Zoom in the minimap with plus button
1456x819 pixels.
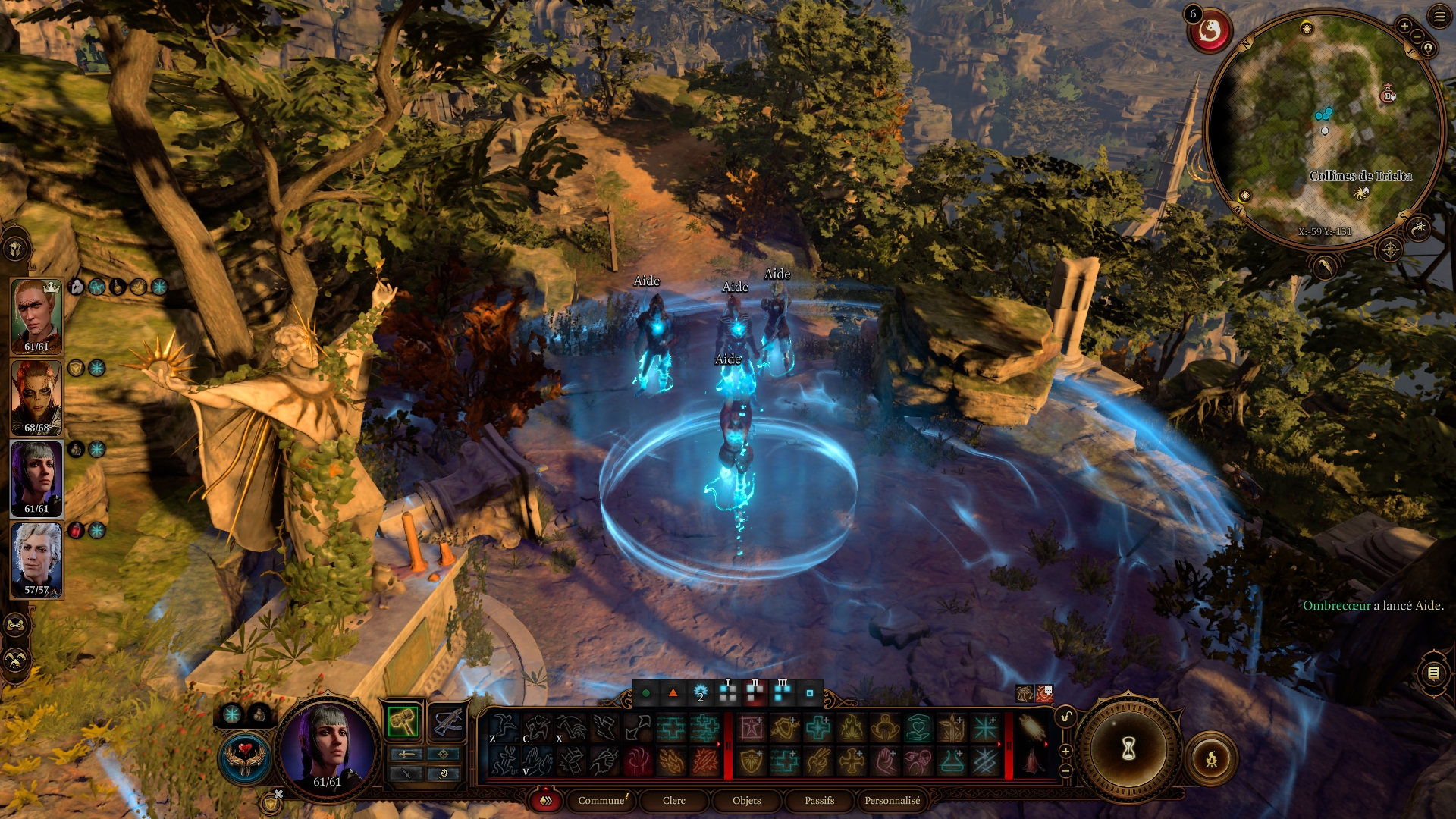1404,27
